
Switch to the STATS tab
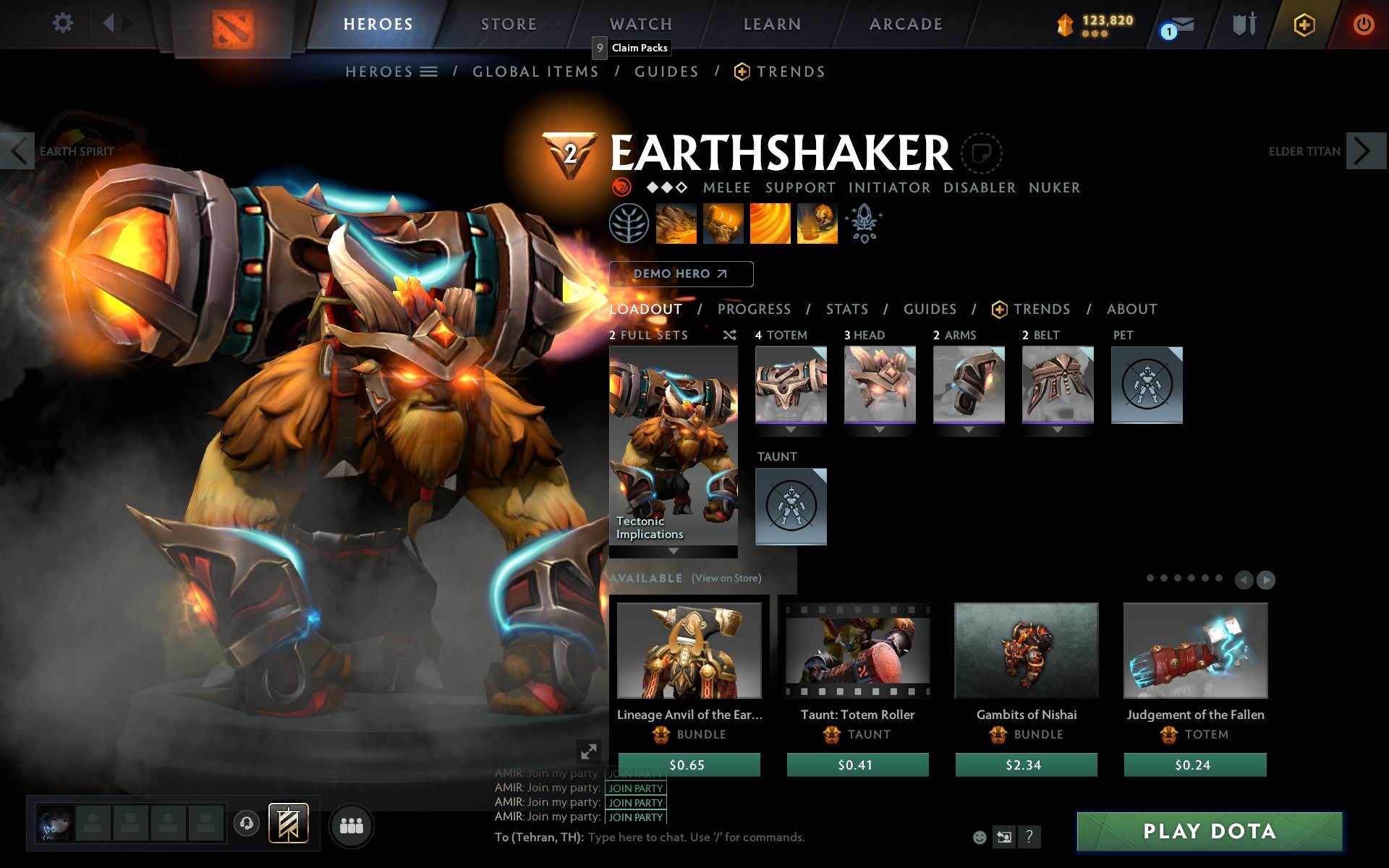coord(846,309)
